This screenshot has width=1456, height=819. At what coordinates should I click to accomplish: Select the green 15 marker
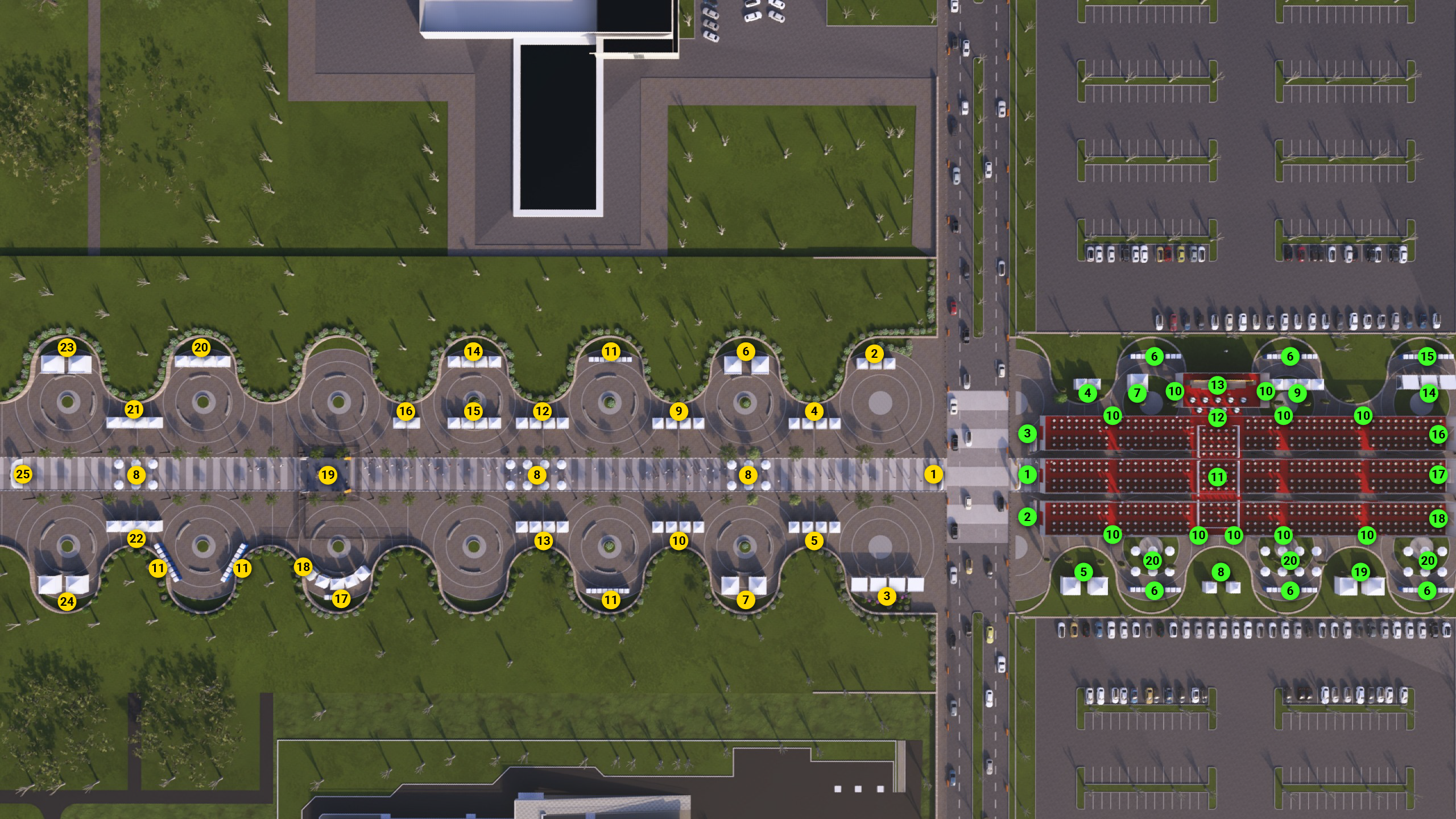click(x=1427, y=357)
